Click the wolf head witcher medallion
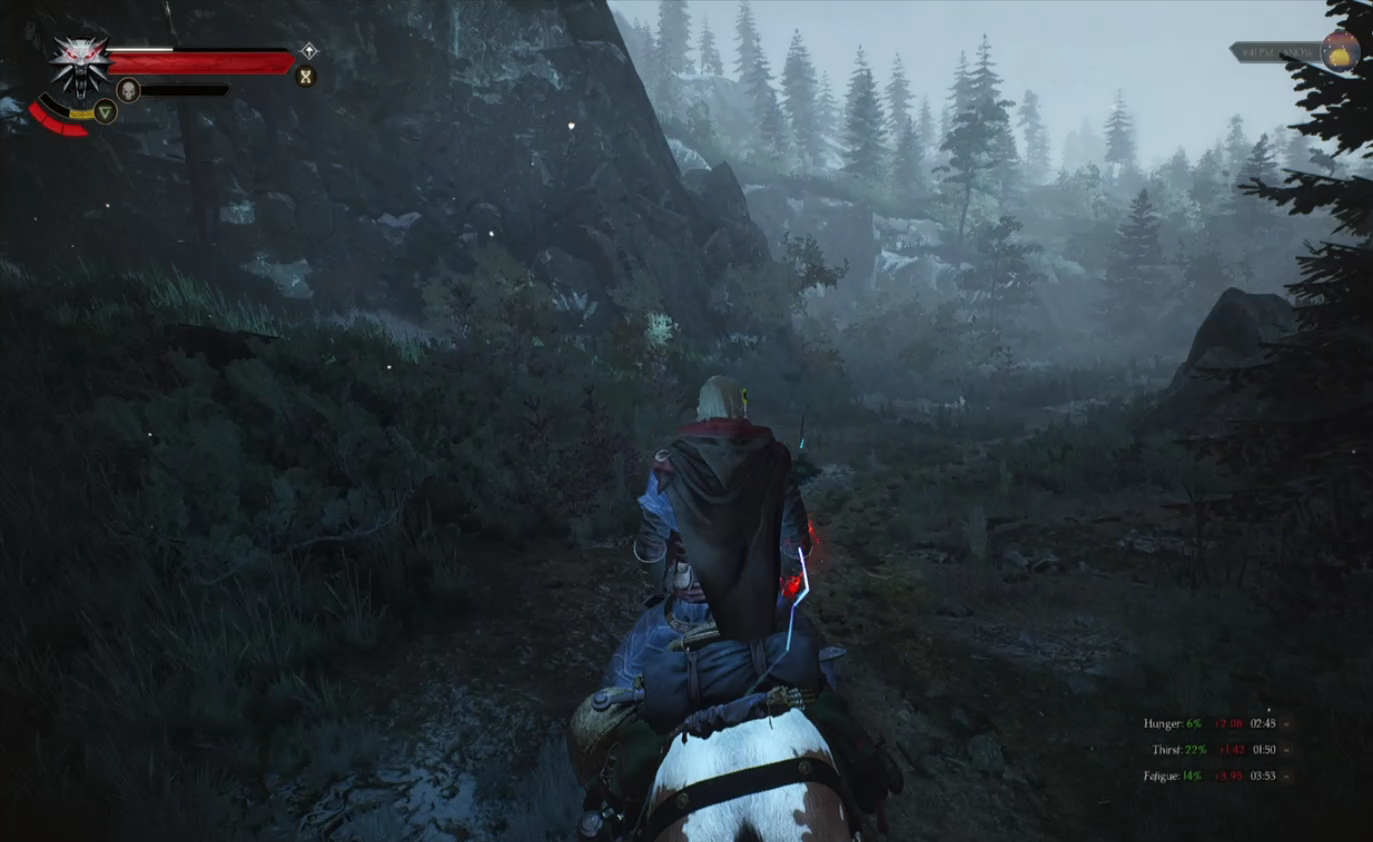This screenshot has height=842, width=1373. coord(78,63)
